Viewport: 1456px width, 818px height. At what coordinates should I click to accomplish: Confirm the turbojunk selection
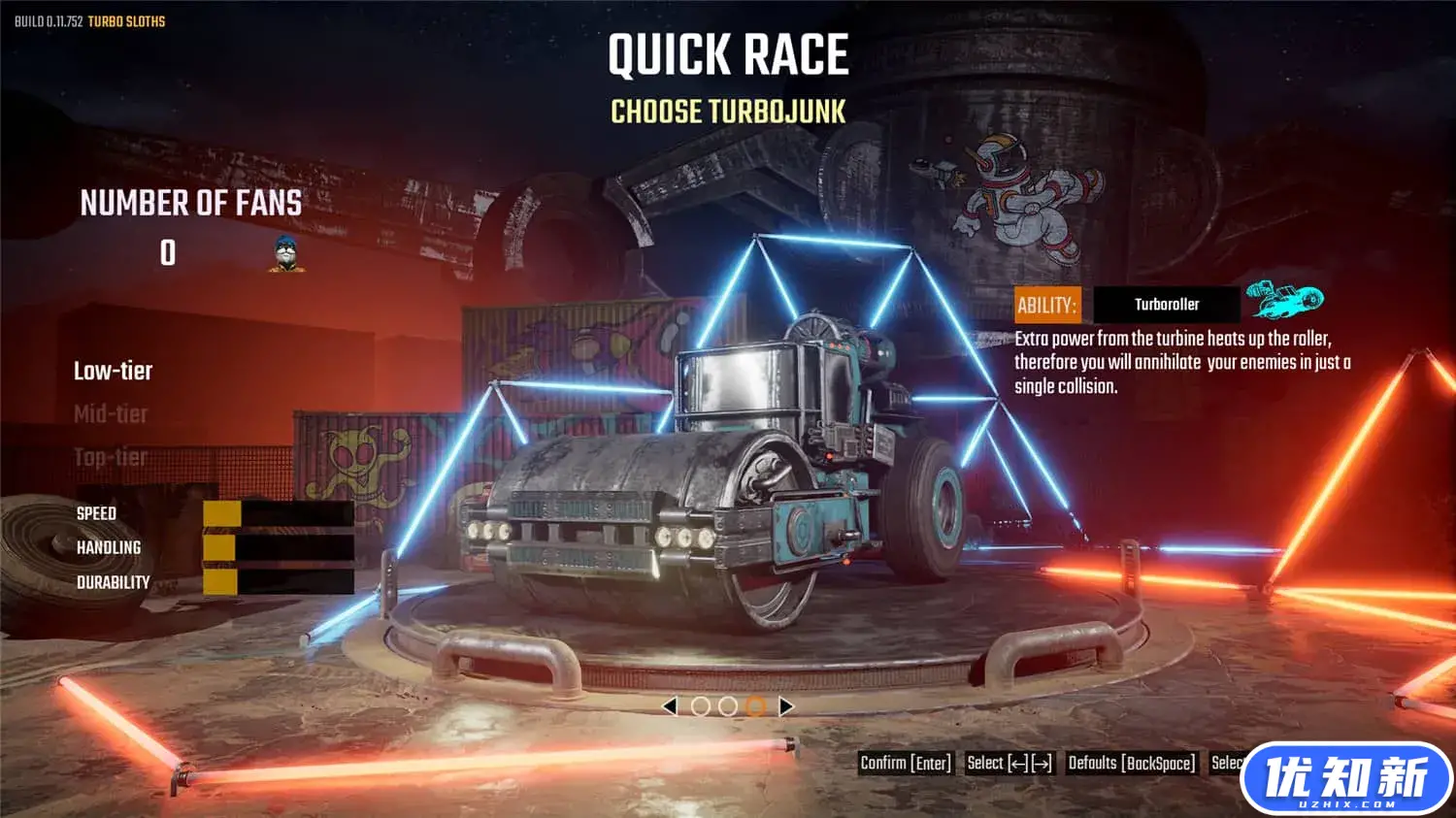906,764
